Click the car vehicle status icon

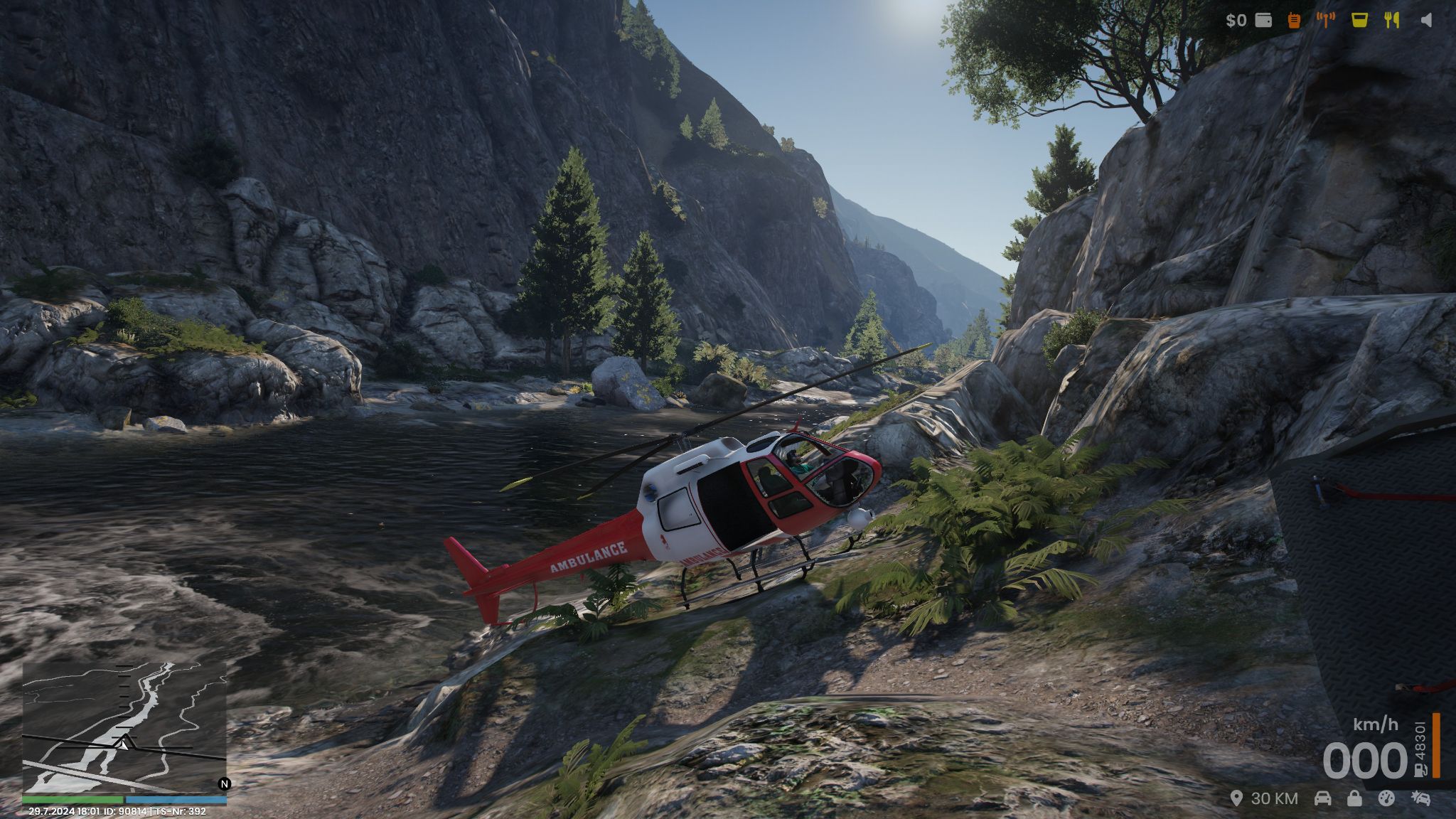[x=1322, y=798]
